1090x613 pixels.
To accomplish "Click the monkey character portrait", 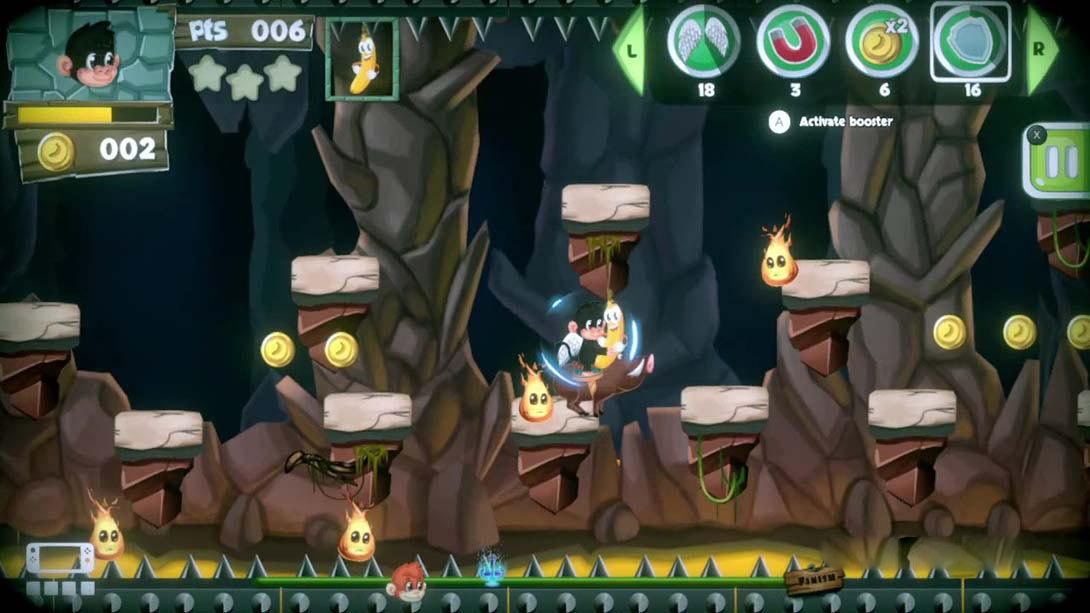I will tap(90, 55).
